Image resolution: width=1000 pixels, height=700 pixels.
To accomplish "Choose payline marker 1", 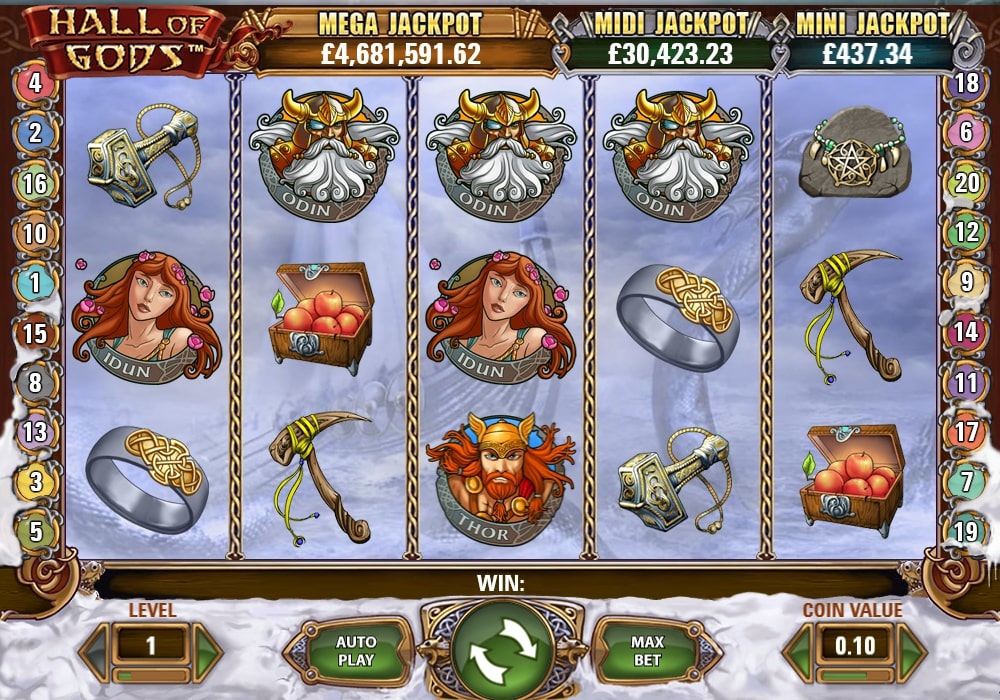I will (35, 283).
